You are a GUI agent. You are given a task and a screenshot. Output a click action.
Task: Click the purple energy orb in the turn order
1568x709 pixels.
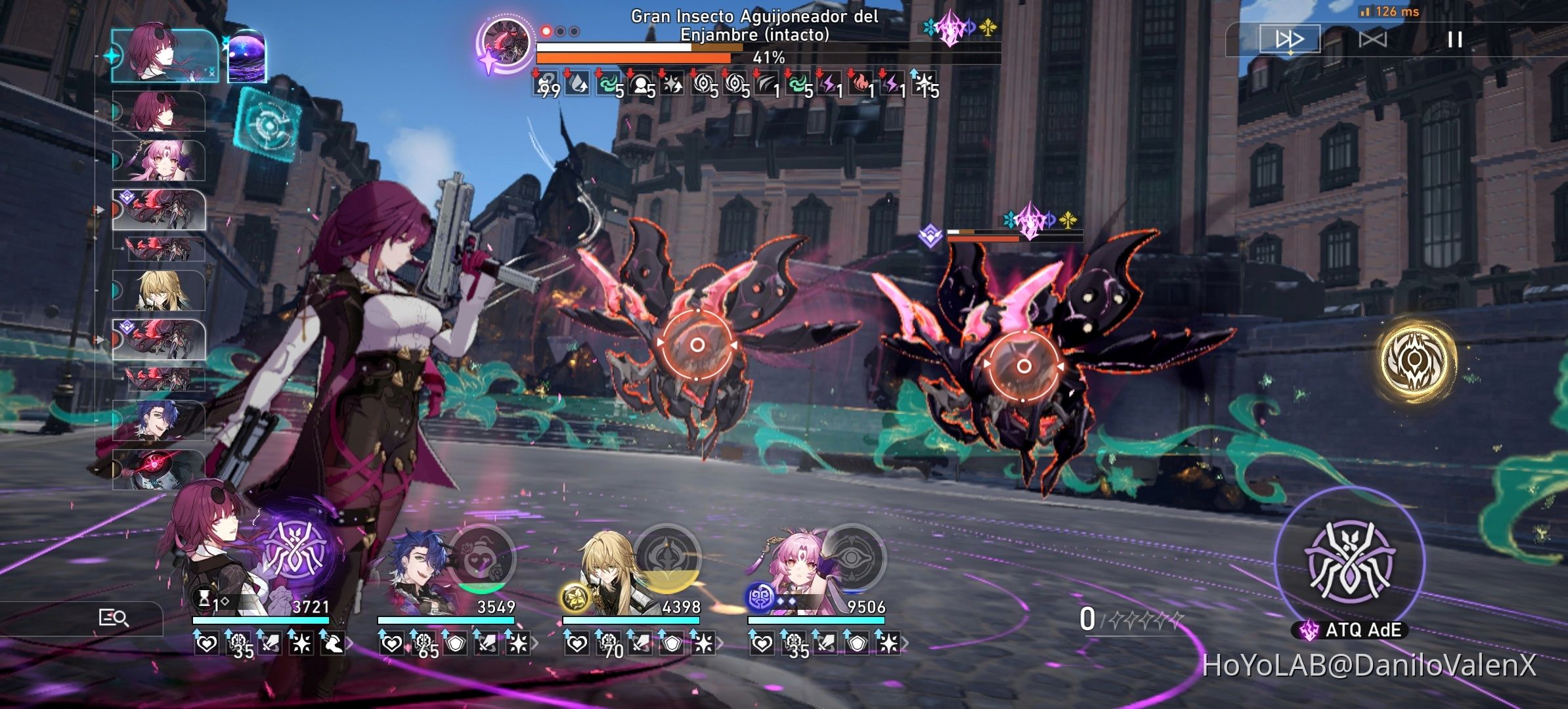248,57
